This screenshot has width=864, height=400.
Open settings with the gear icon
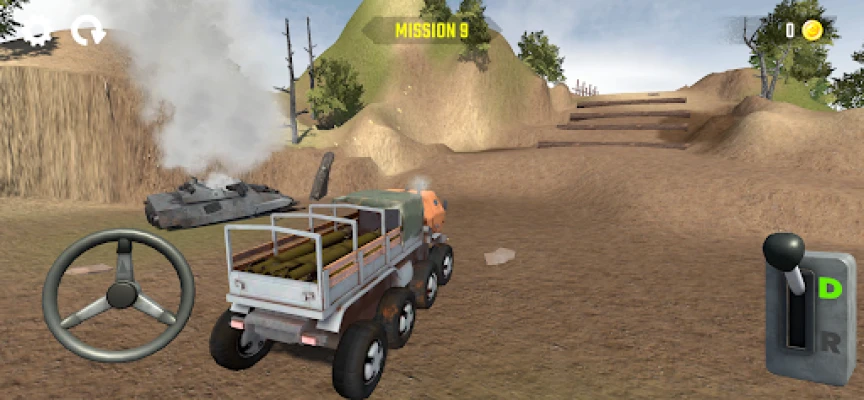coord(37,31)
